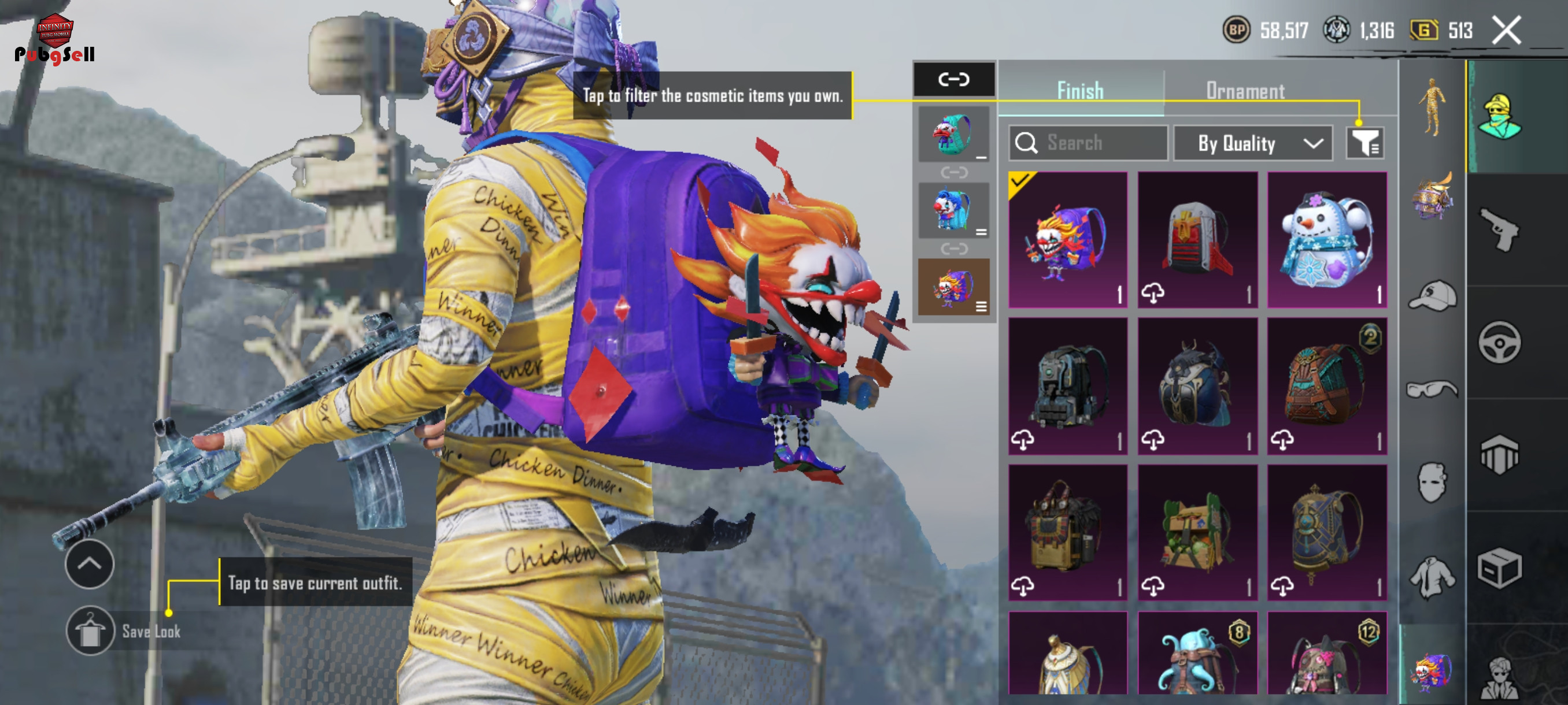Switch to the Ornament tab
The width and height of the screenshot is (1568, 705).
click(1245, 91)
